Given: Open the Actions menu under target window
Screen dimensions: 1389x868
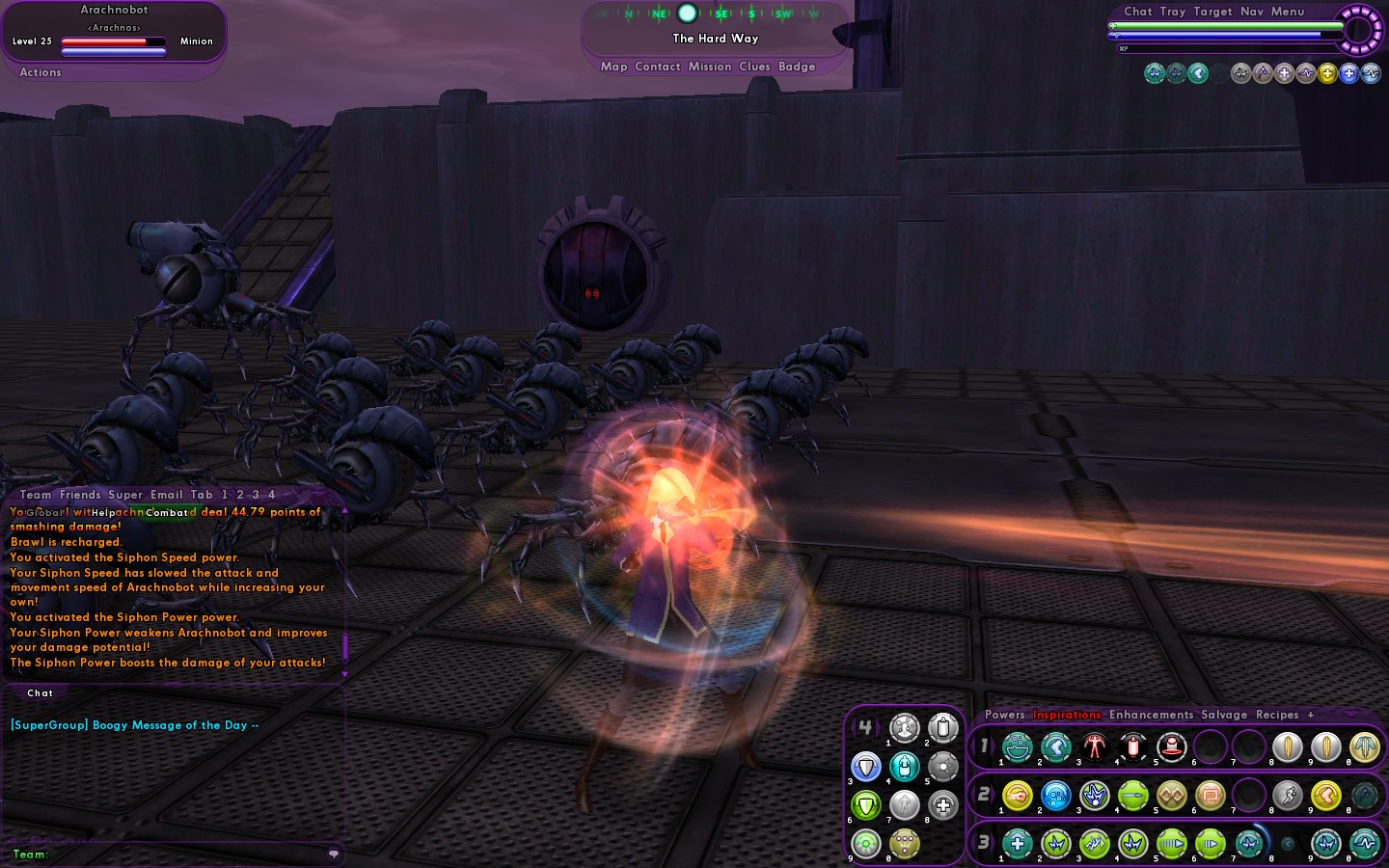Looking at the screenshot, I should 41,72.
